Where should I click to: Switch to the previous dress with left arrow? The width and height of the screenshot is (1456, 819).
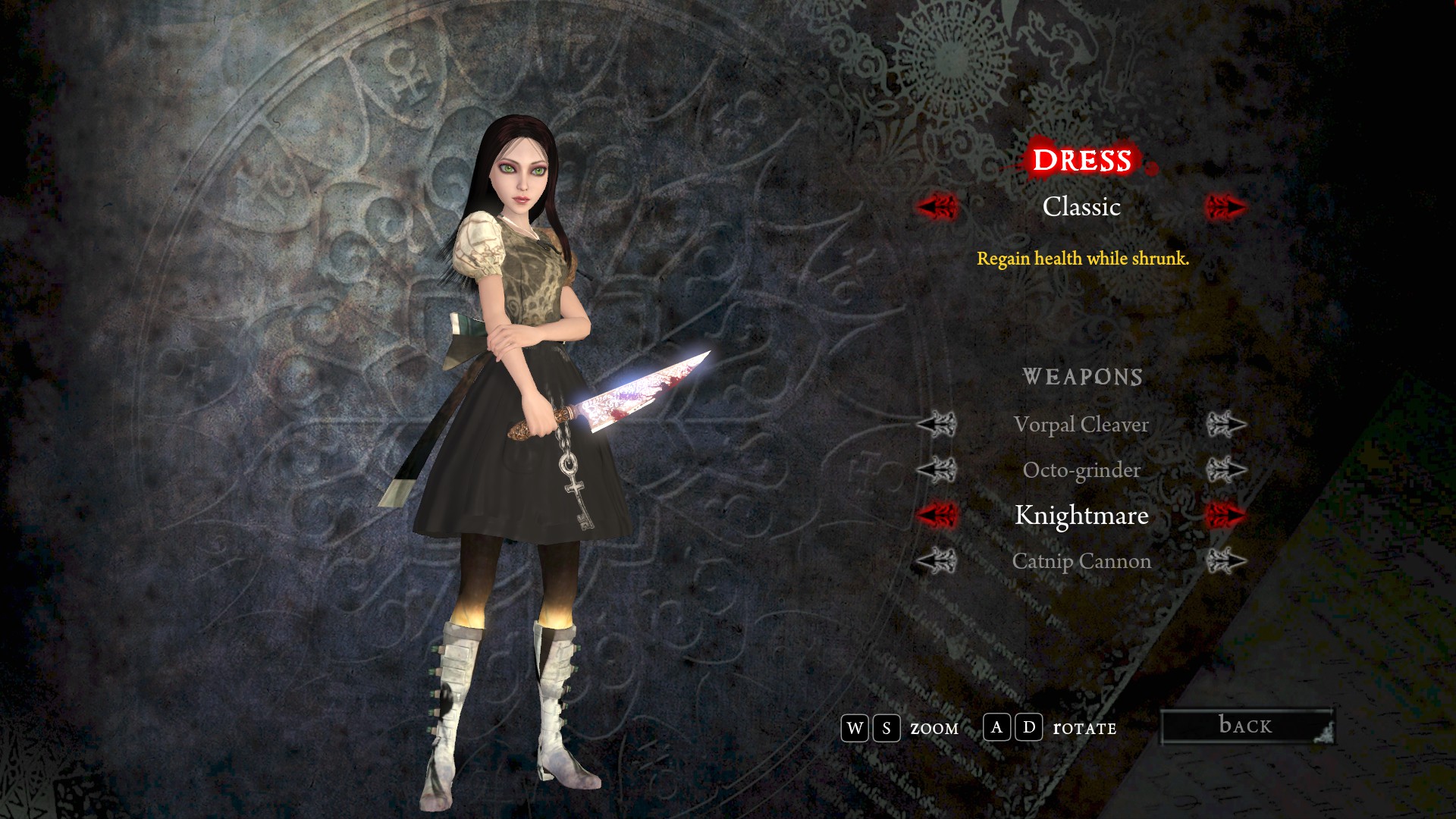937,206
